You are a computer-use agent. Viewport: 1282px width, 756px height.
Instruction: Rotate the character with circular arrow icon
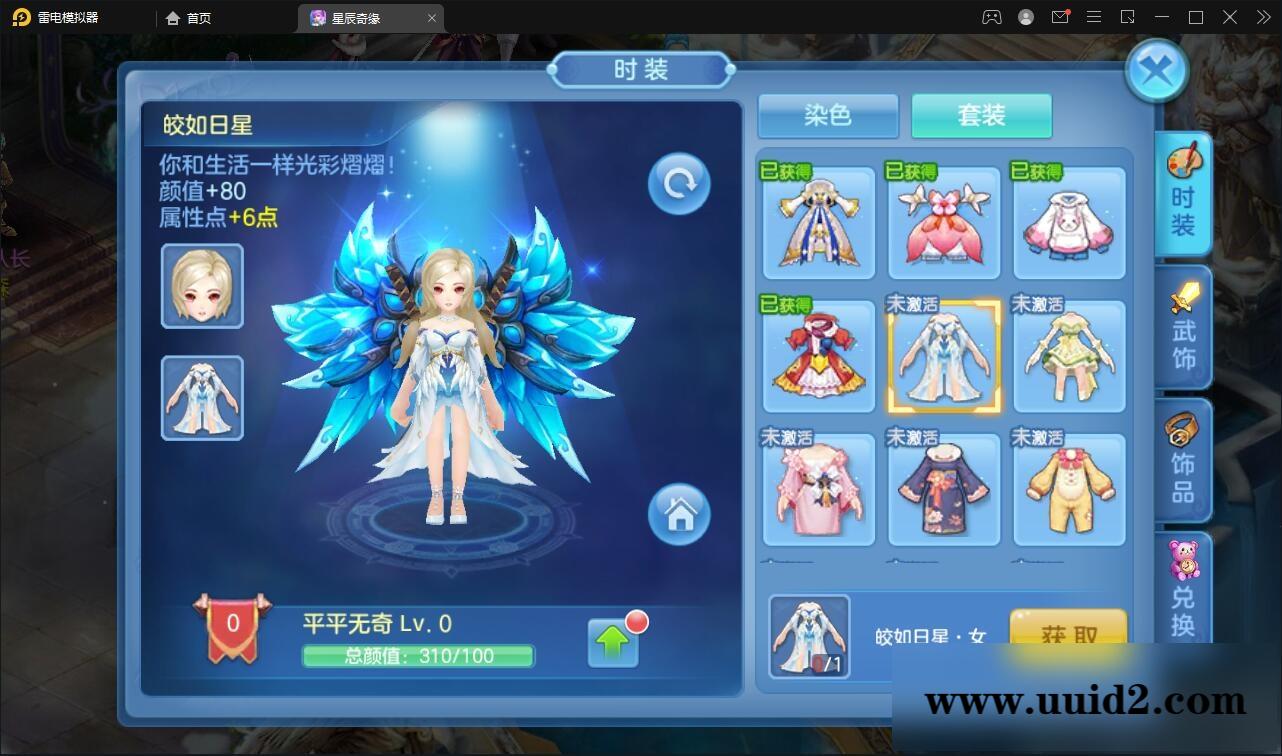point(679,183)
